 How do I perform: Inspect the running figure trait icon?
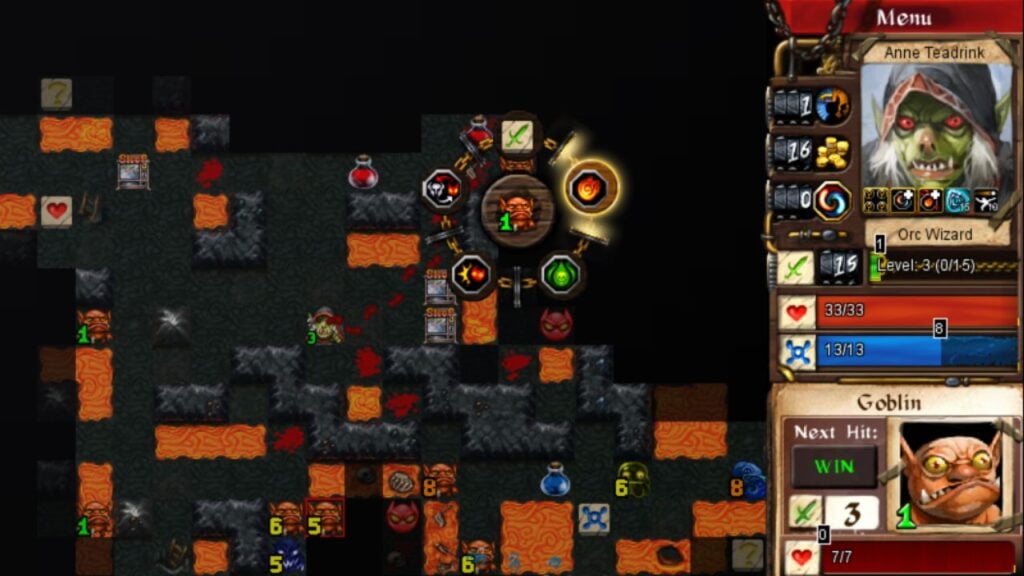tap(985, 200)
